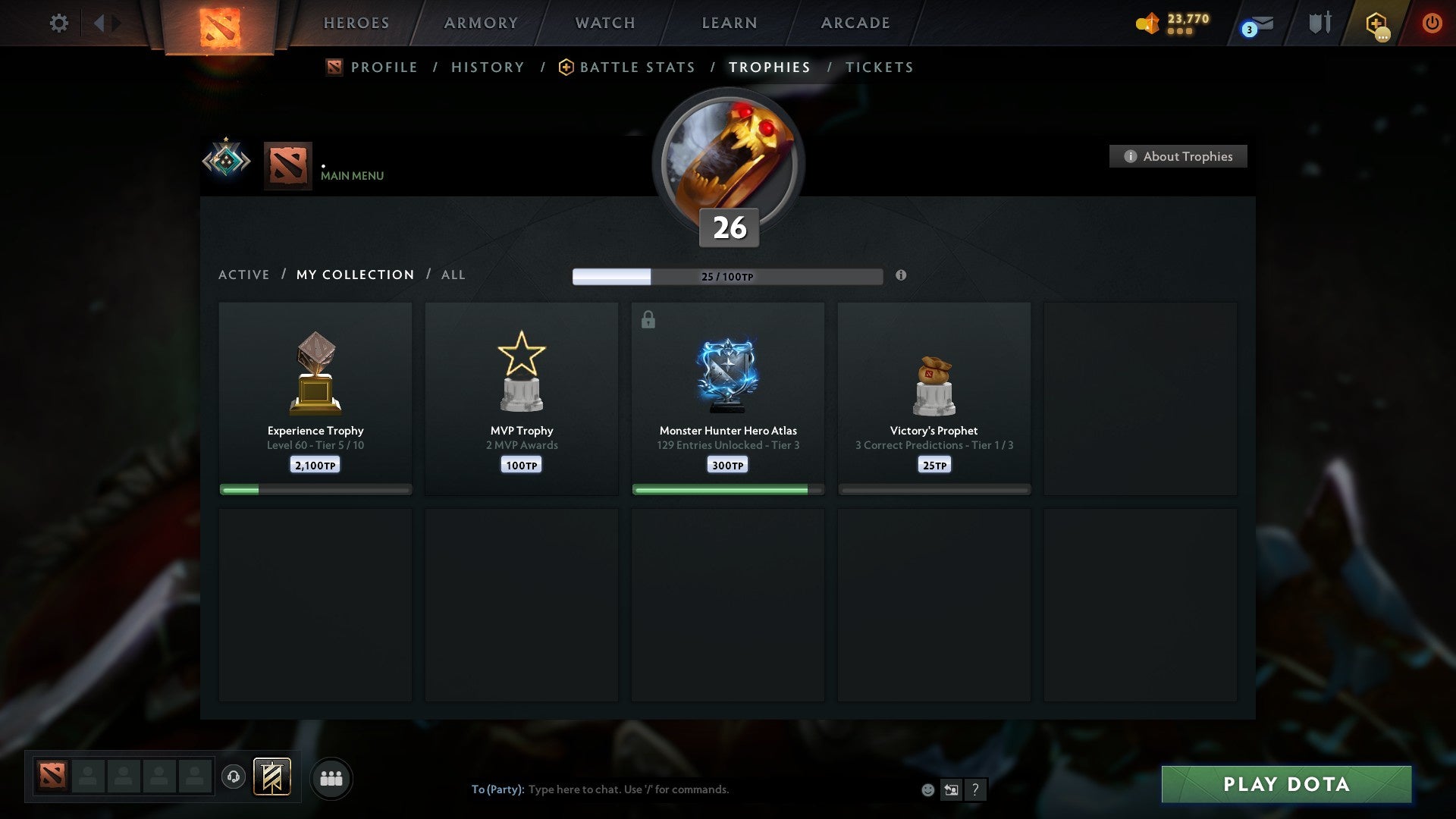Open About Trophies
Viewport: 1456px width, 819px height.
pyautogui.click(x=1178, y=156)
